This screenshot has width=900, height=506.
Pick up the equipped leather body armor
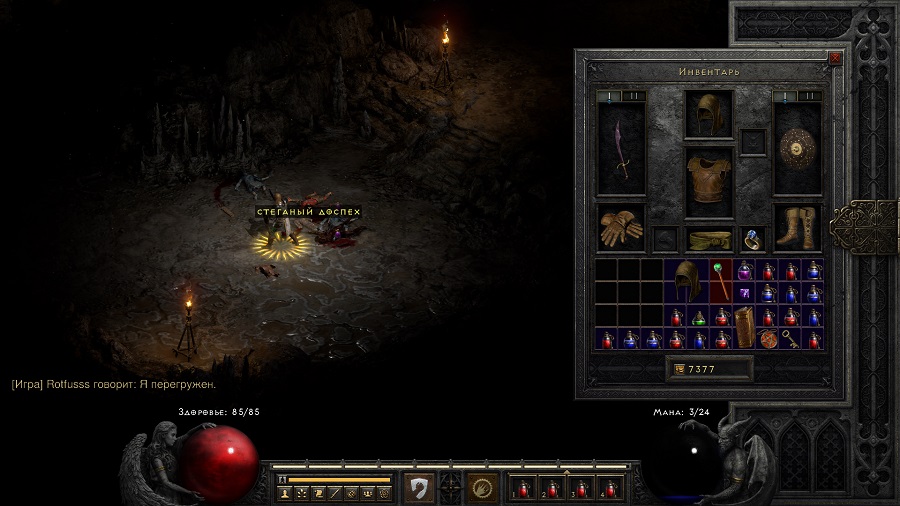(709, 180)
